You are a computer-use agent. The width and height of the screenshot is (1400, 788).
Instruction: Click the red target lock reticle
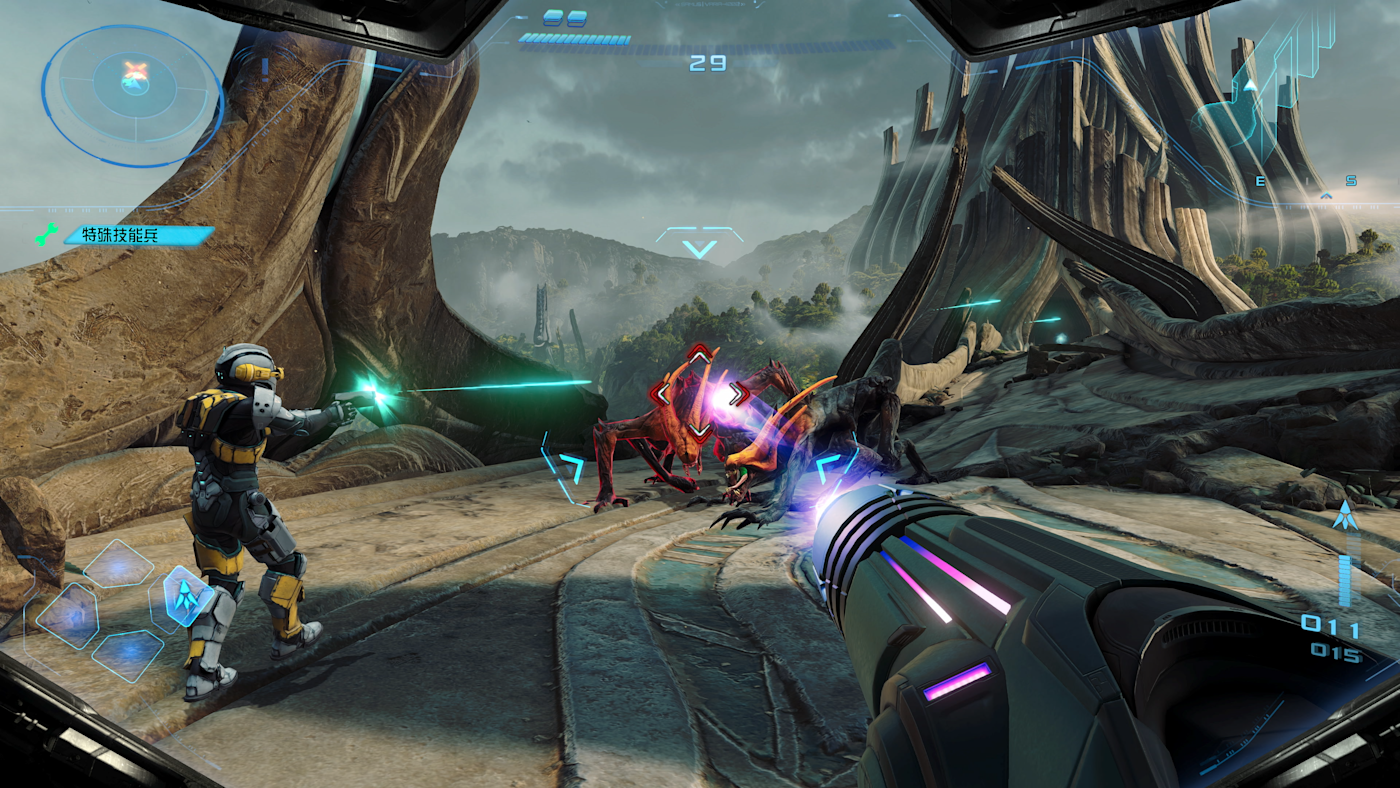click(x=699, y=392)
